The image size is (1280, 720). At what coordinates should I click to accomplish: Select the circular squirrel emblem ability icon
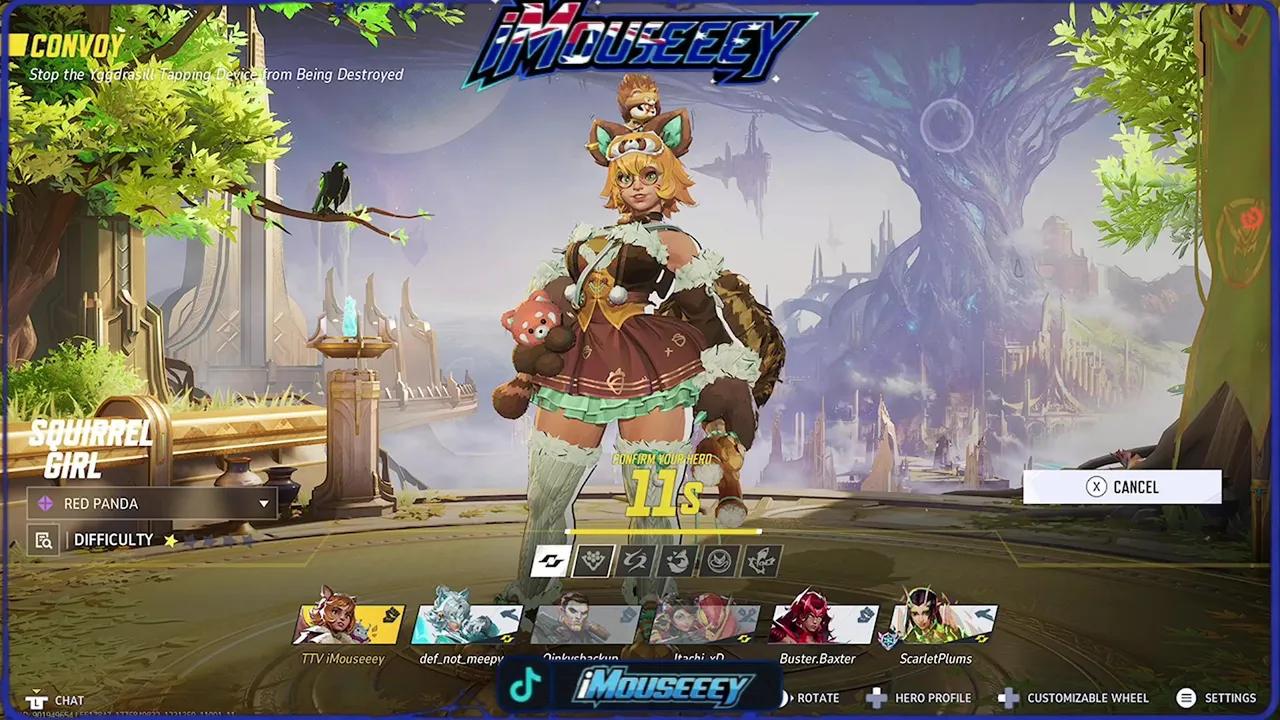pos(718,561)
